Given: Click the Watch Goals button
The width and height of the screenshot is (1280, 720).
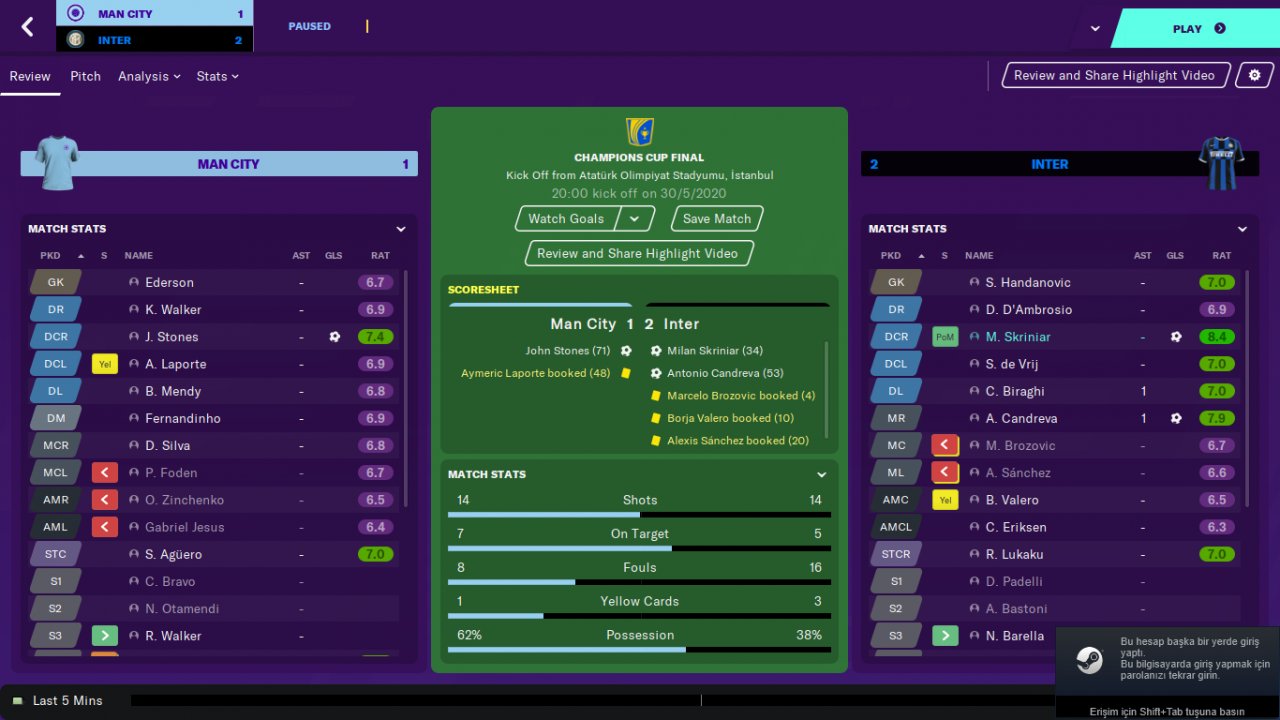Looking at the screenshot, I should tap(566, 219).
